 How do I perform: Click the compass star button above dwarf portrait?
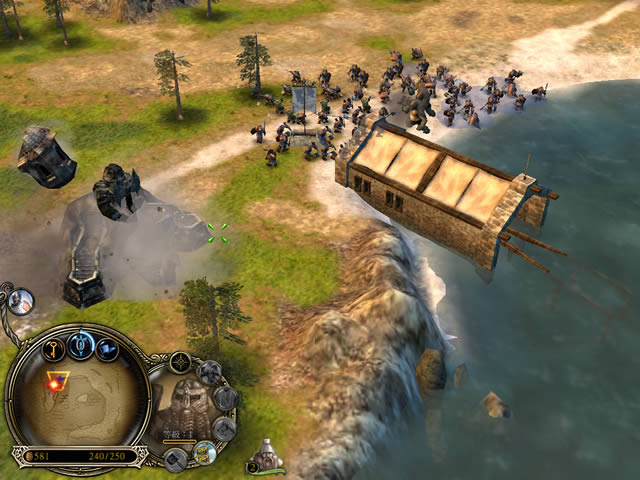coord(181,362)
